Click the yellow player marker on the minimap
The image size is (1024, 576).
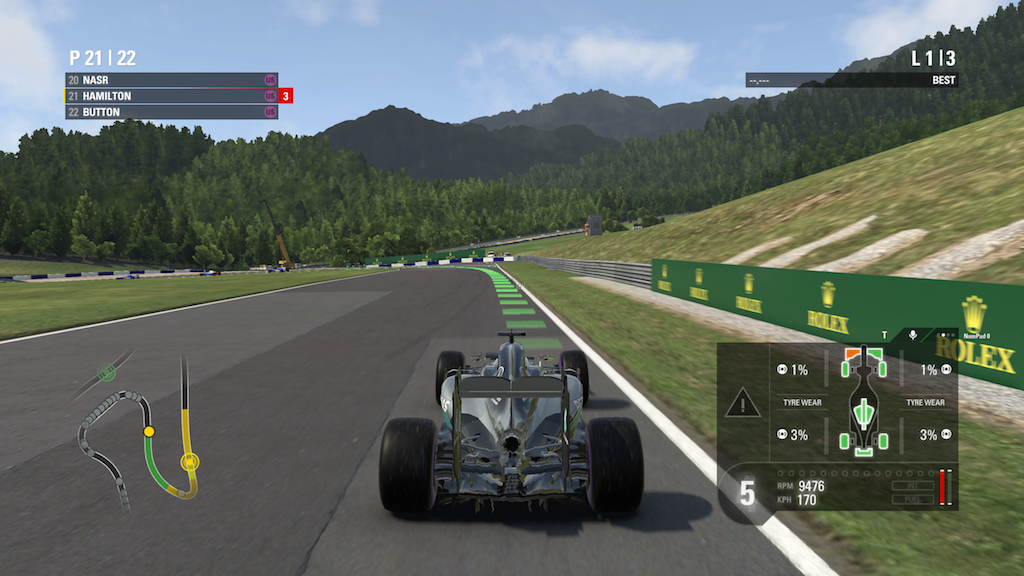[x=149, y=431]
